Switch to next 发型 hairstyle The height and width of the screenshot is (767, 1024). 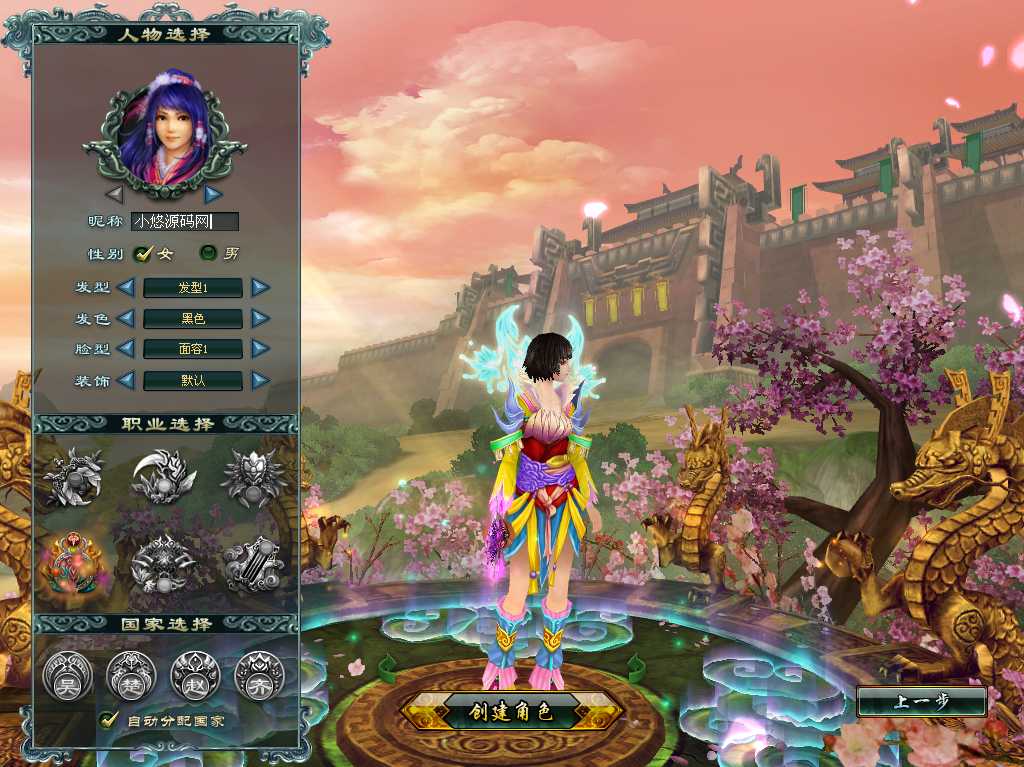(260, 288)
